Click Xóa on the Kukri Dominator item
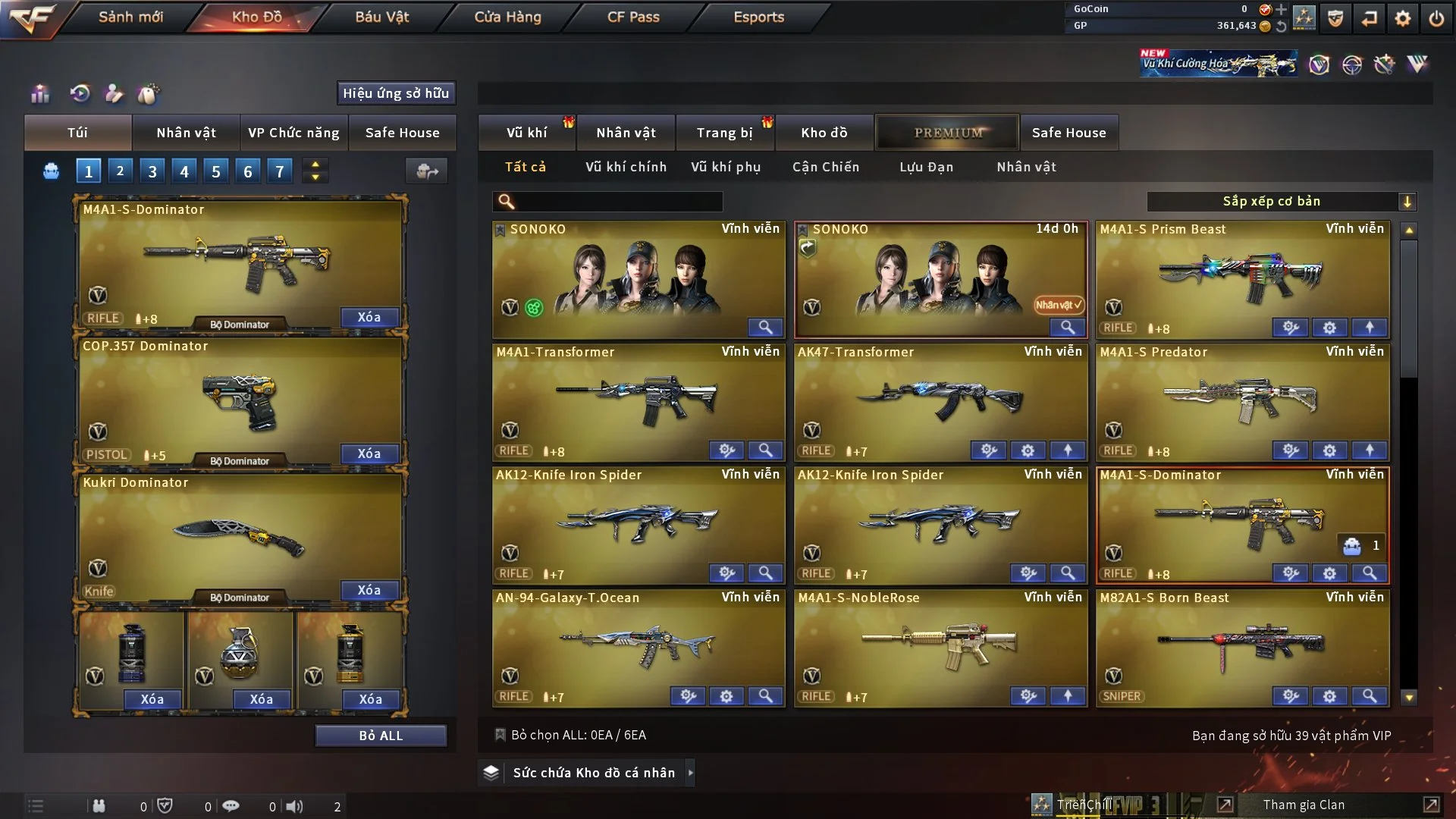The image size is (1456, 819). (x=369, y=590)
